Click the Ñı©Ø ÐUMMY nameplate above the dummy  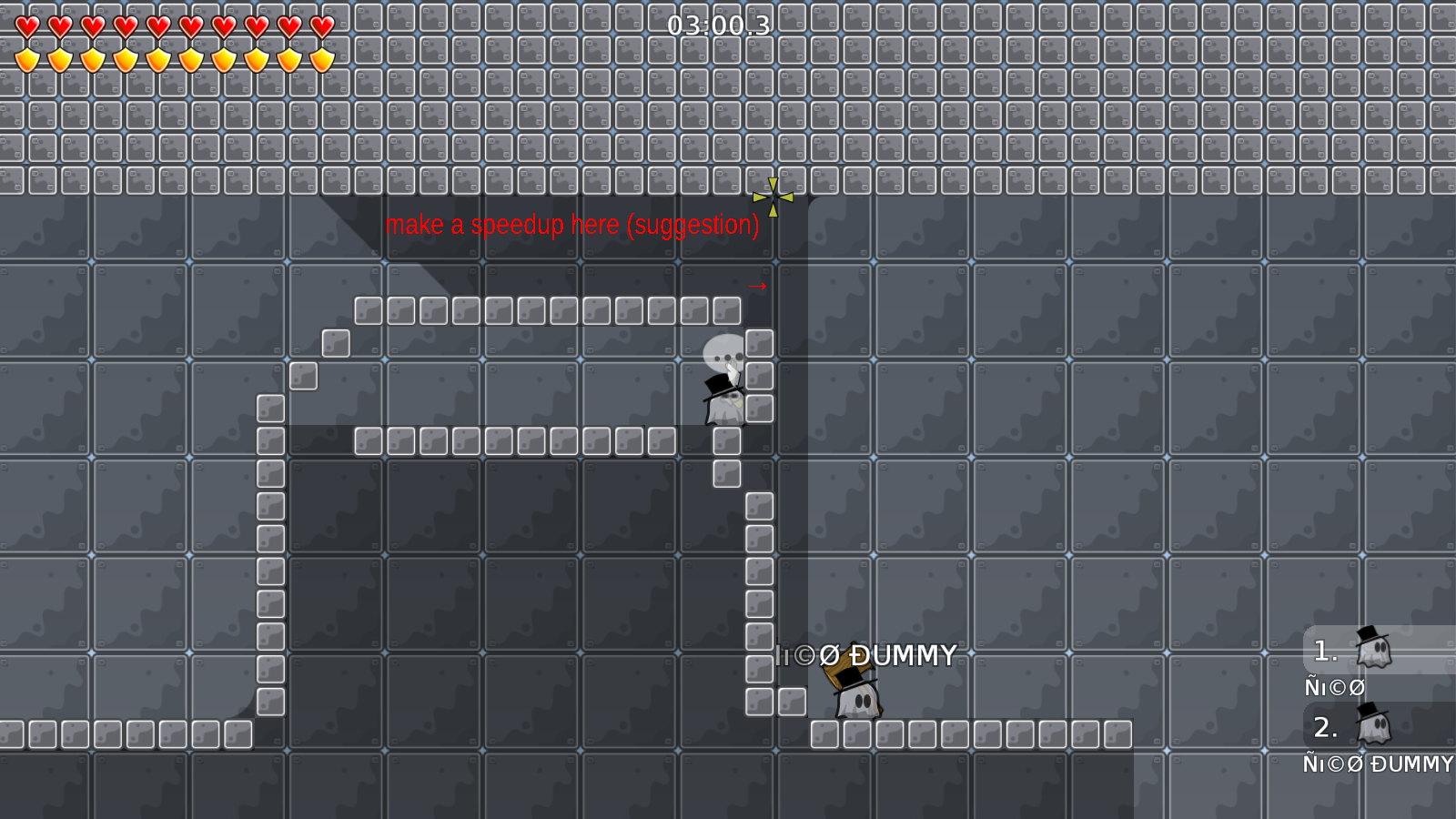(864, 654)
